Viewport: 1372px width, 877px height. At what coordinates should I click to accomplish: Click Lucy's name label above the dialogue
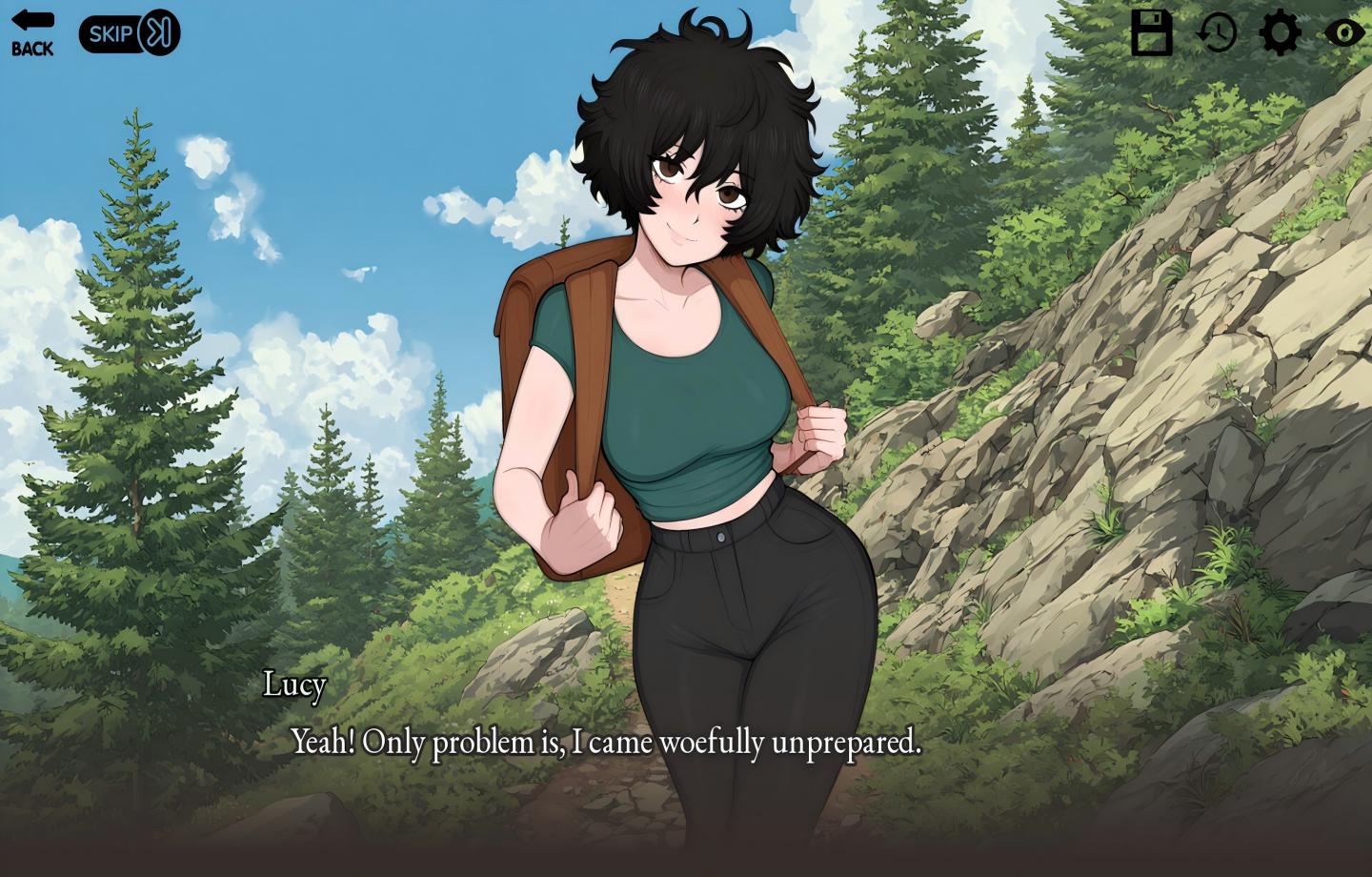[295, 684]
